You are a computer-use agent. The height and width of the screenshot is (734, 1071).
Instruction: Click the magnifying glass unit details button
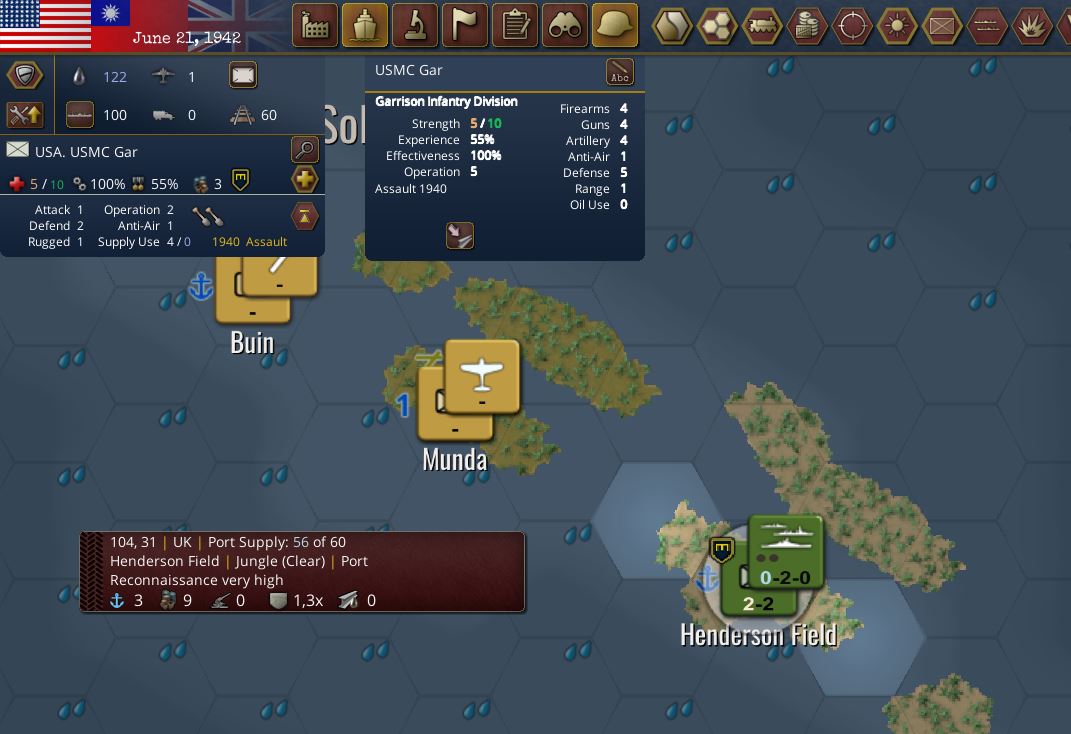click(x=304, y=150)
